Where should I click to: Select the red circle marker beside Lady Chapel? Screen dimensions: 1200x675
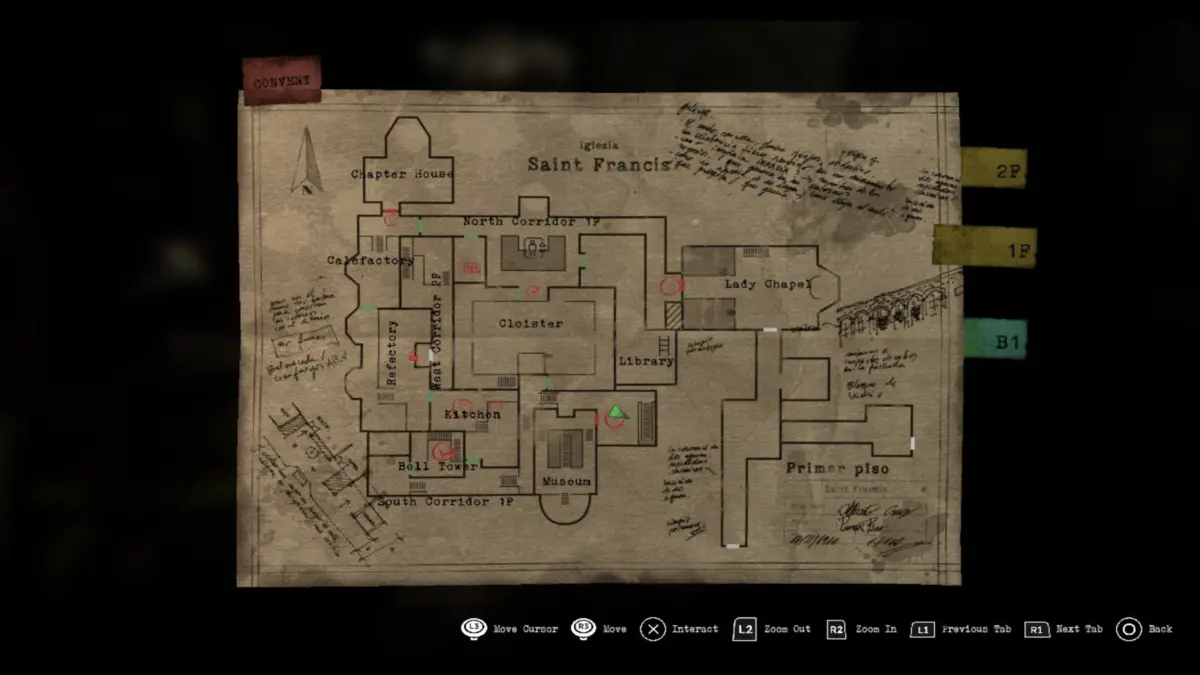click(671, 286)
